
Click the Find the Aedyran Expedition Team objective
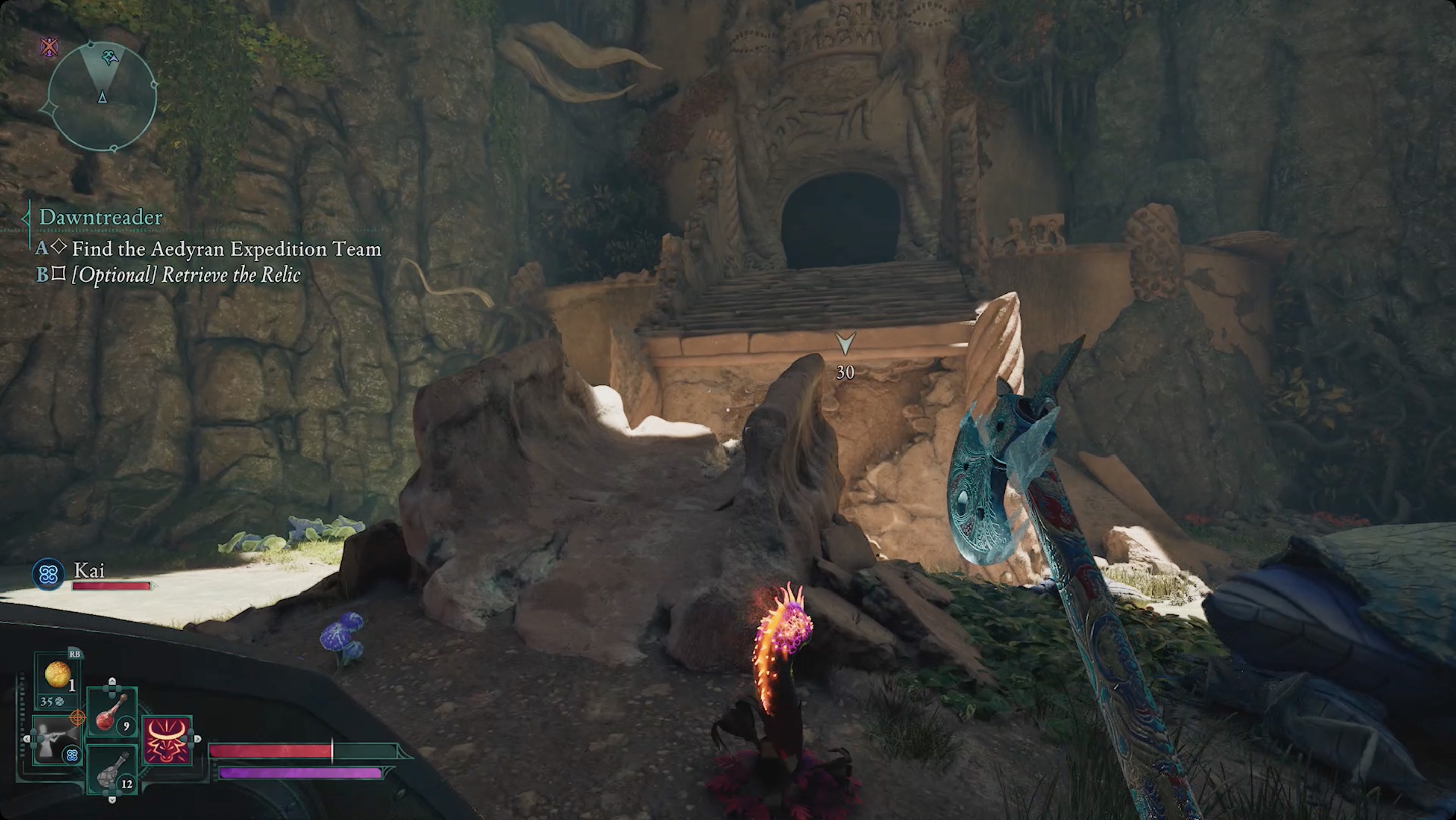coord(226,249)
